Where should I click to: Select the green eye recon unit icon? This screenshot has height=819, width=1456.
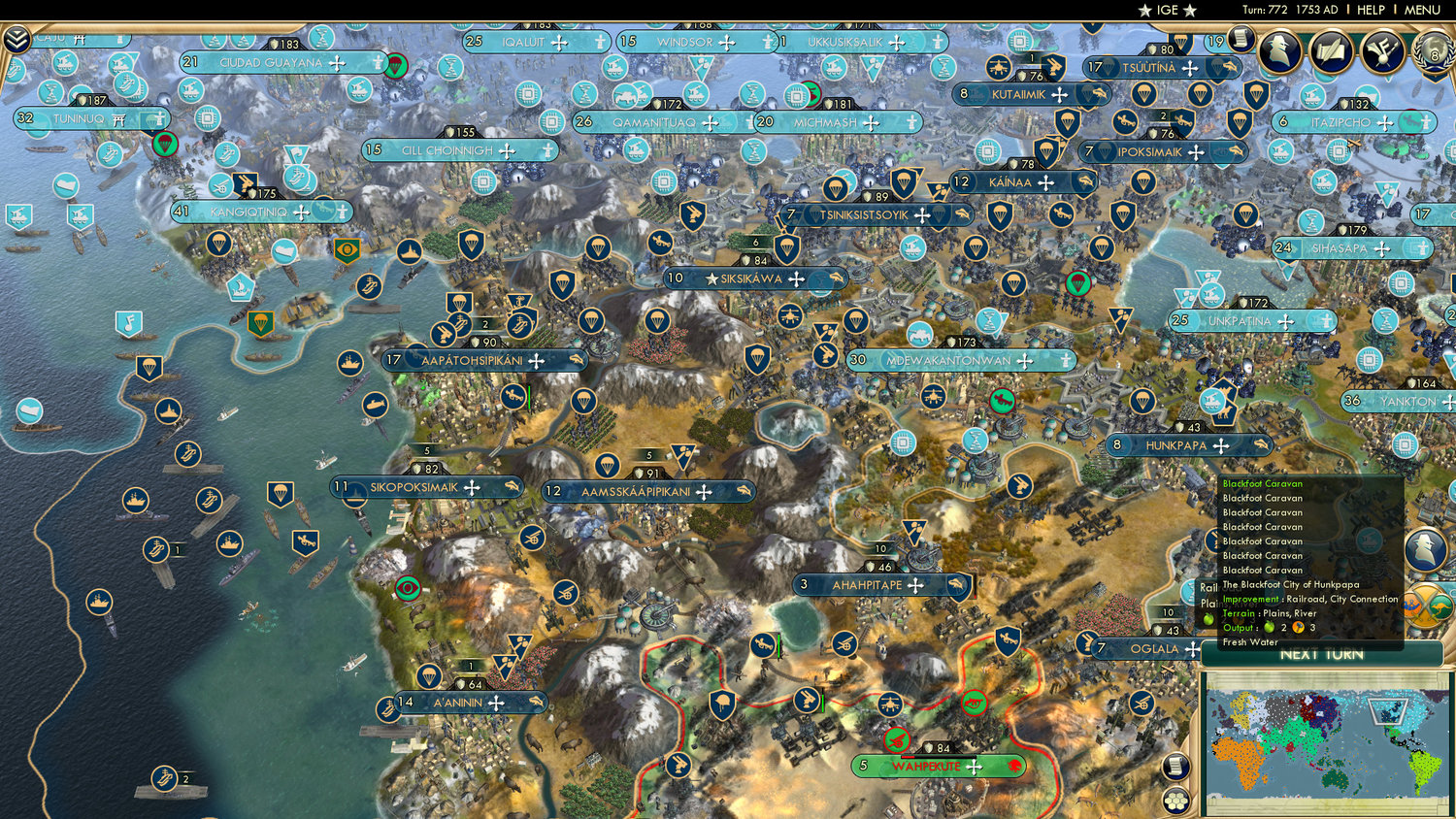click(408, 587)
